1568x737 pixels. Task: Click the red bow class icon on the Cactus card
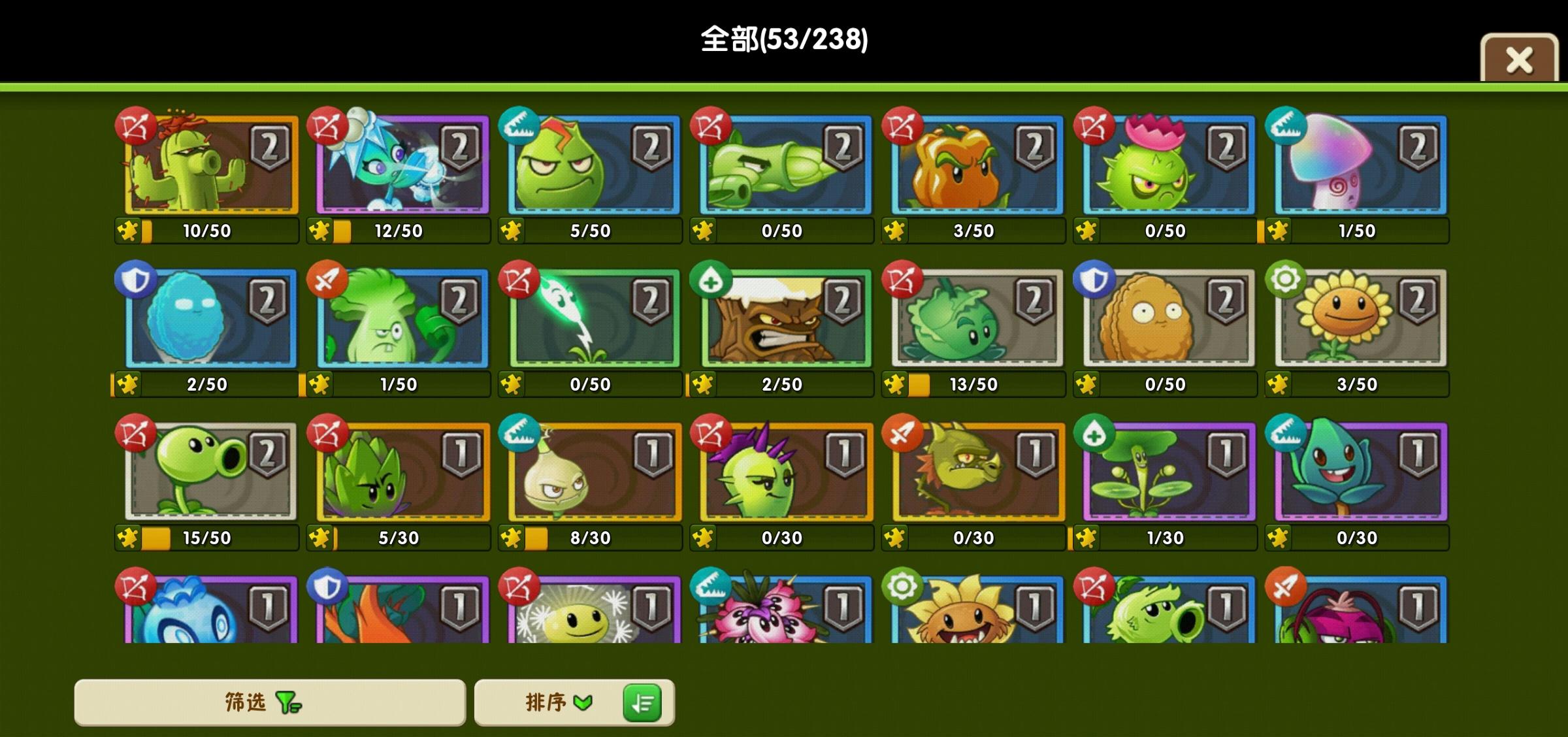point(135,124)
